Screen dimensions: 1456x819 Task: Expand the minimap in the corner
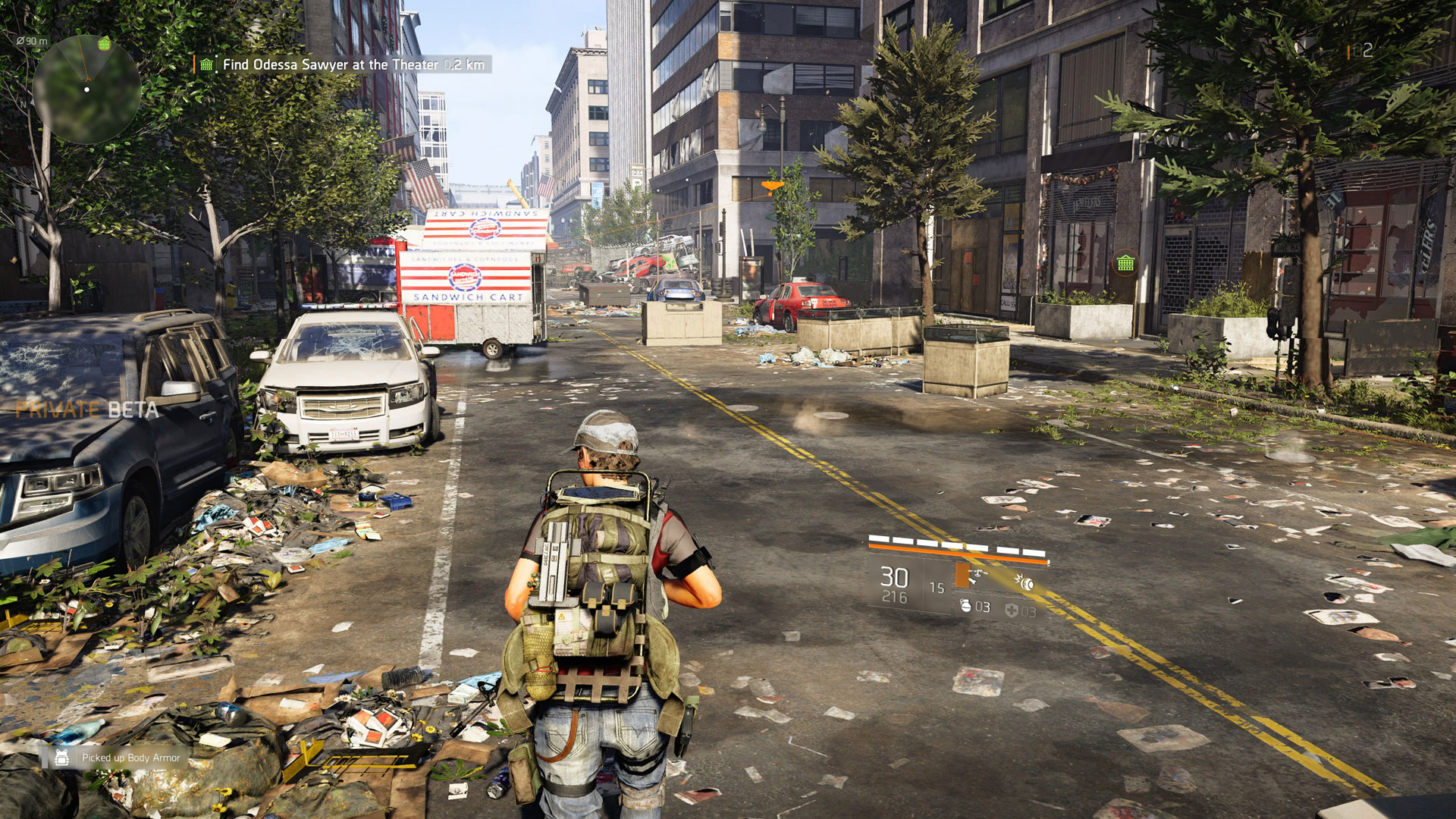coord(87,91)
